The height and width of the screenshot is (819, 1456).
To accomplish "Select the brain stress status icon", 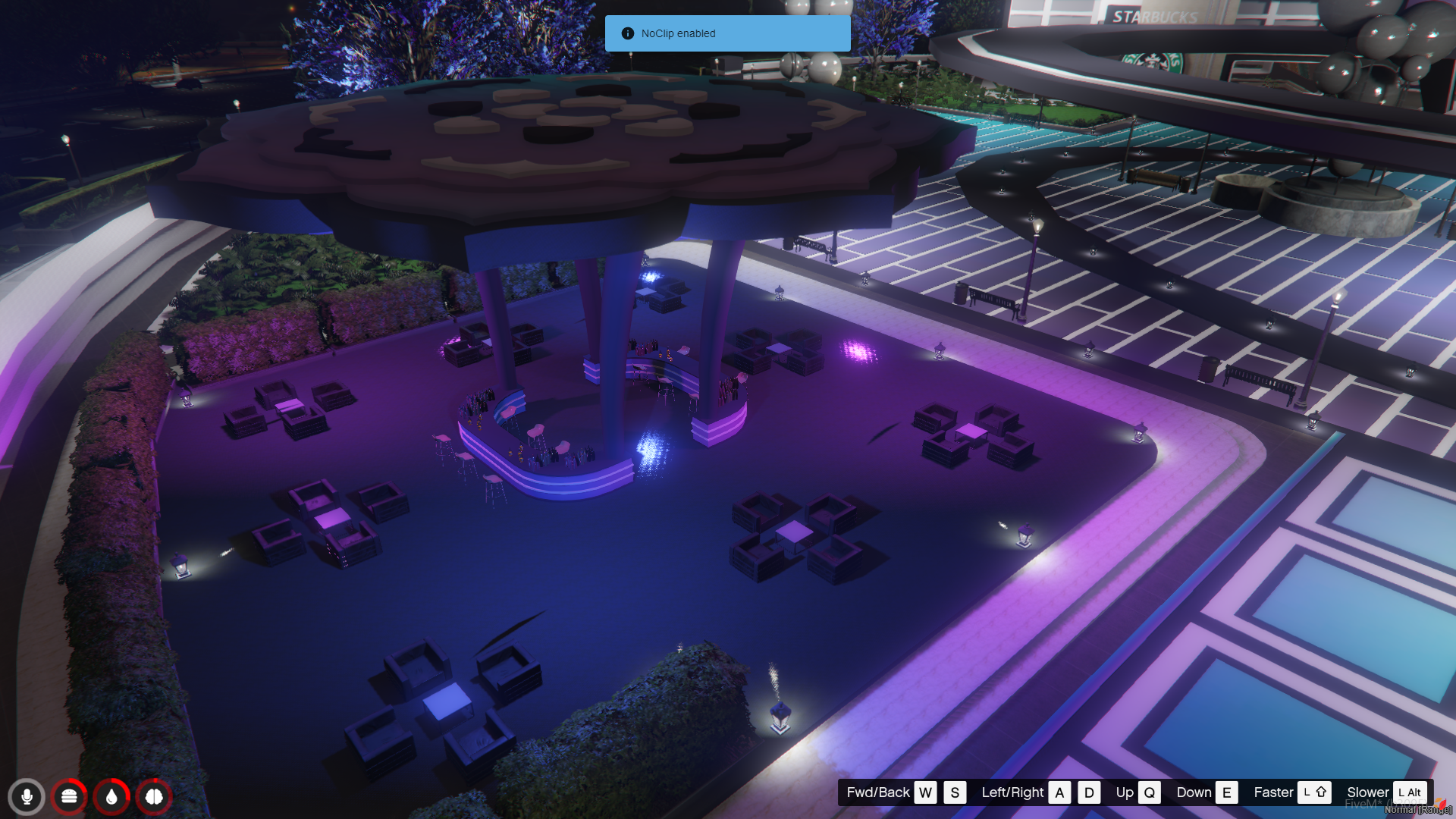I will (154, 797).
